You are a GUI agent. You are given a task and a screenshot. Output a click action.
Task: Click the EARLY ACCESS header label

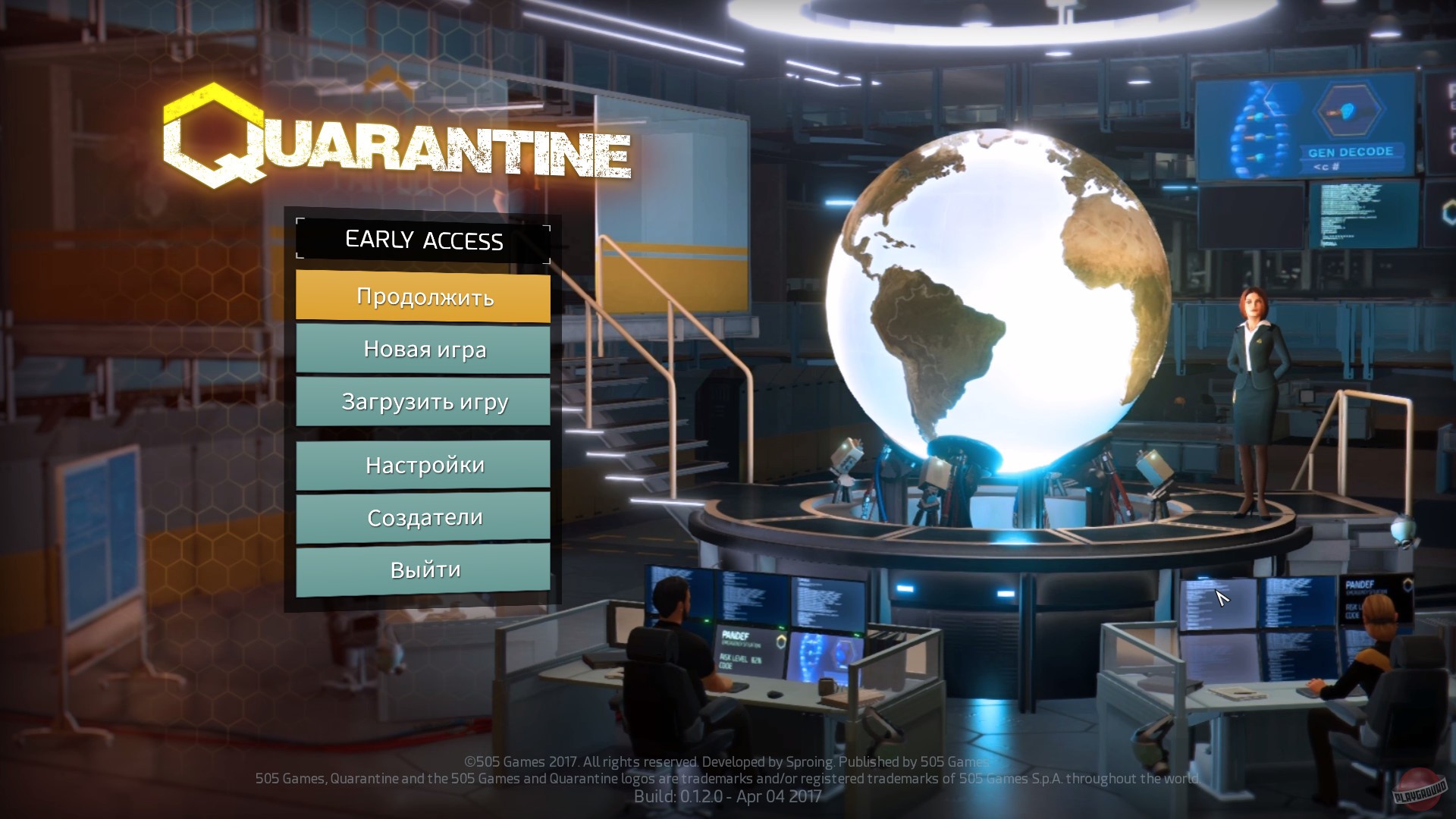click(423, 241)
